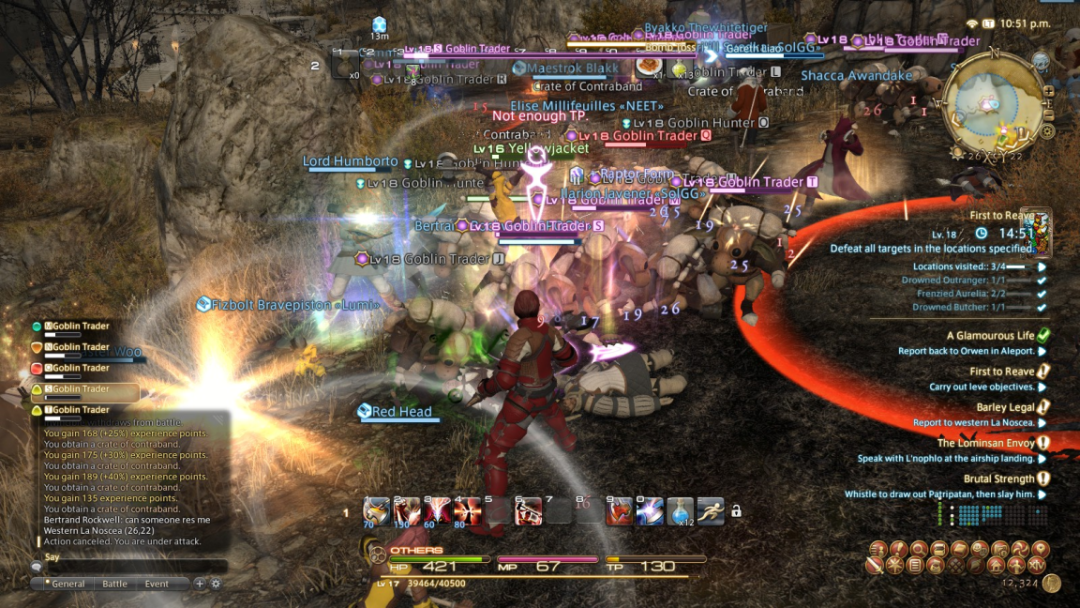Activate the first hotbar skill costing 70
This screenshot has height=608, width=1080.
click(x=377, y=510)
